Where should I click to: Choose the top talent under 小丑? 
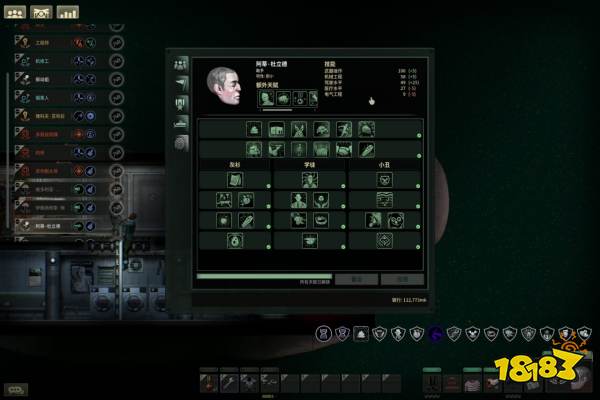tap(385, 180)
